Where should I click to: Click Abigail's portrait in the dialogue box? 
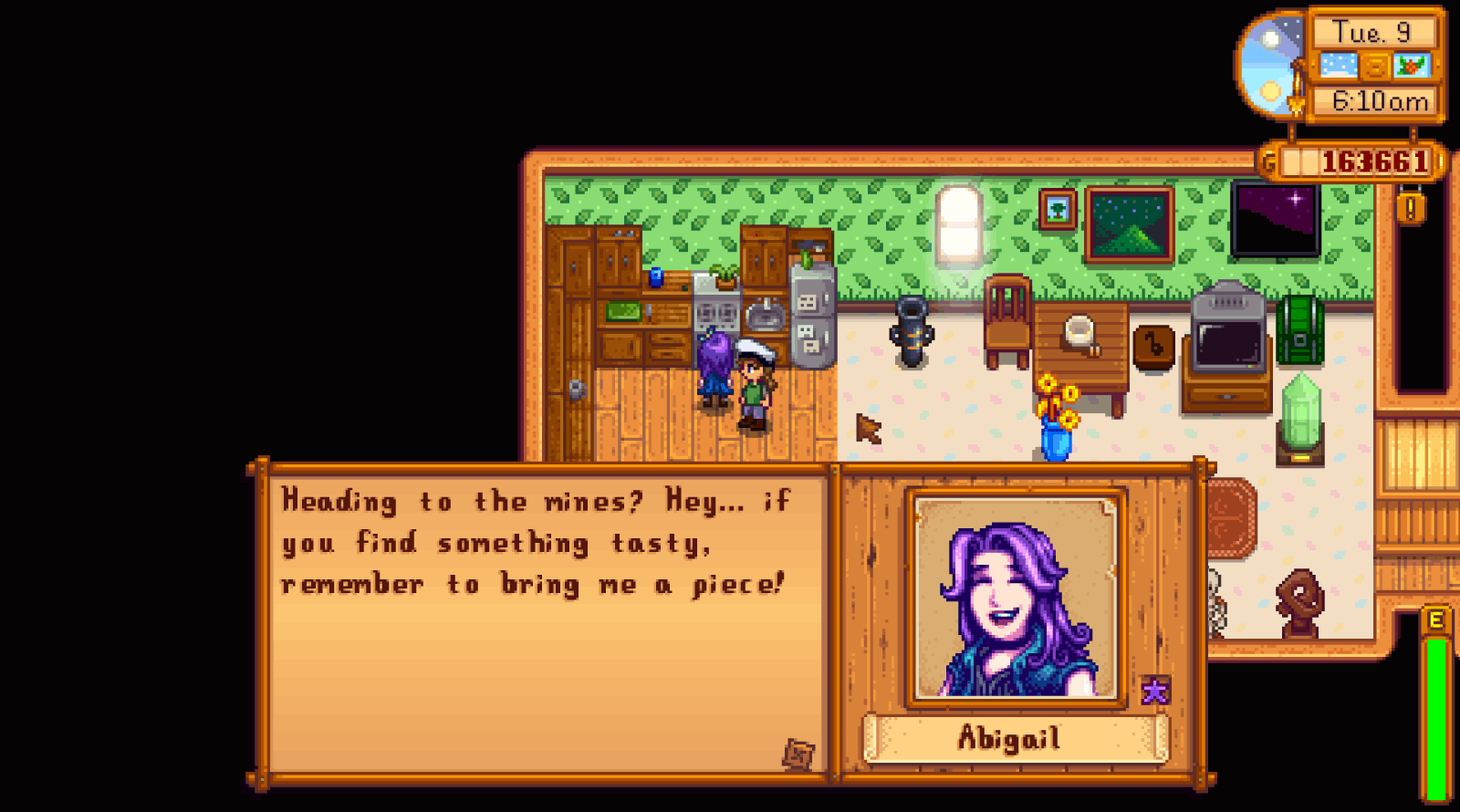1016,599
